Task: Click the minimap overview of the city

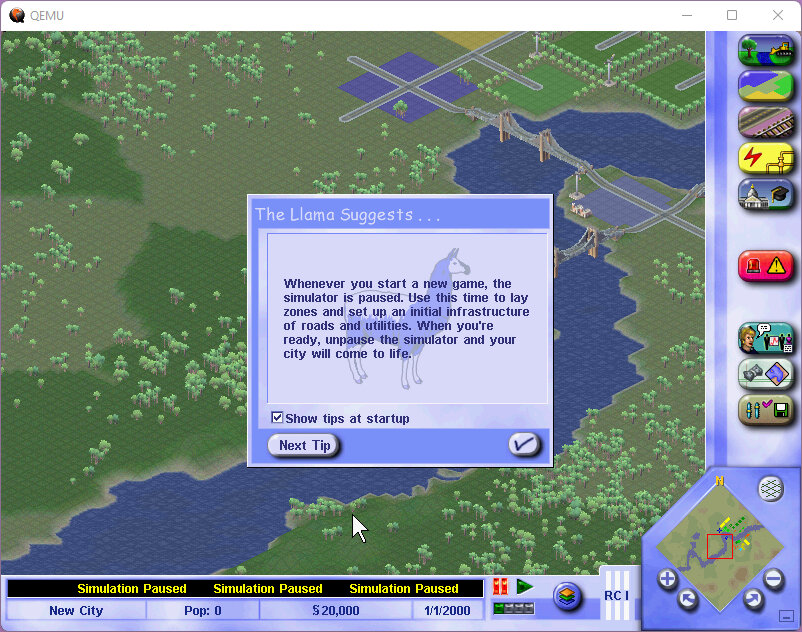Action: [720, 543]
